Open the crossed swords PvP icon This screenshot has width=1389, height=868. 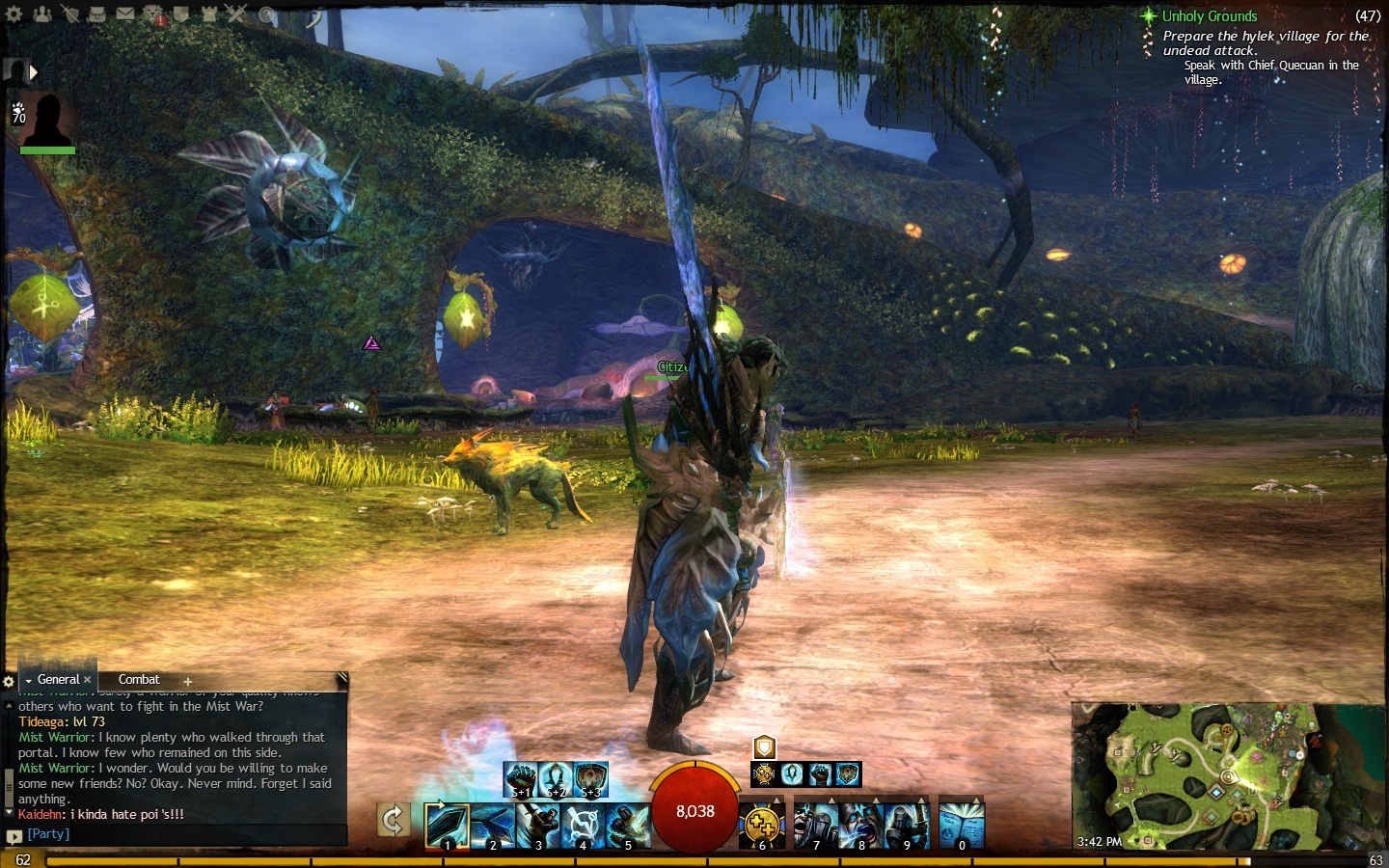coord(236,14)
